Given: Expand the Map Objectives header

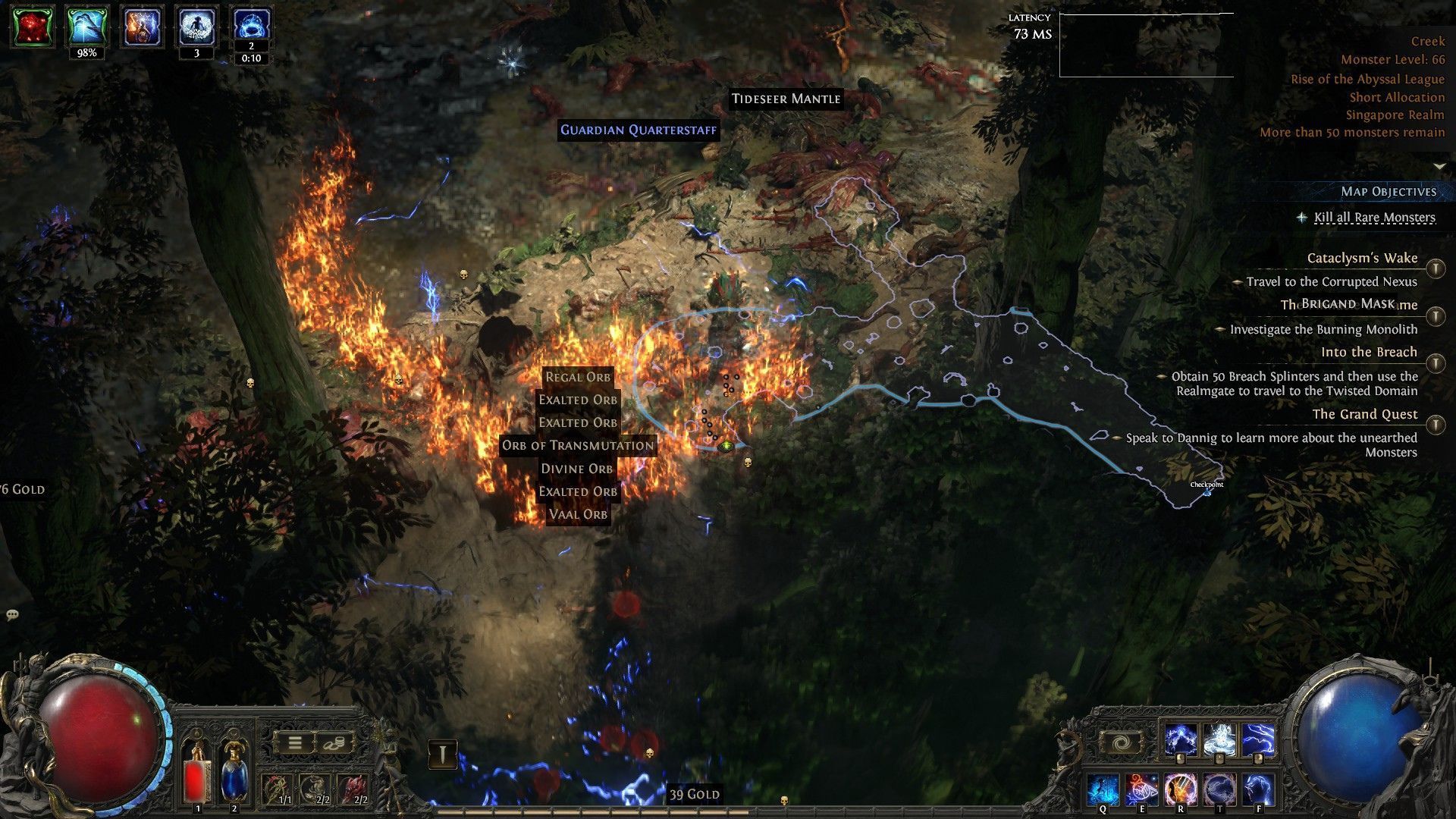Looking at the screenshot, I should click(x=1389, y=191).
